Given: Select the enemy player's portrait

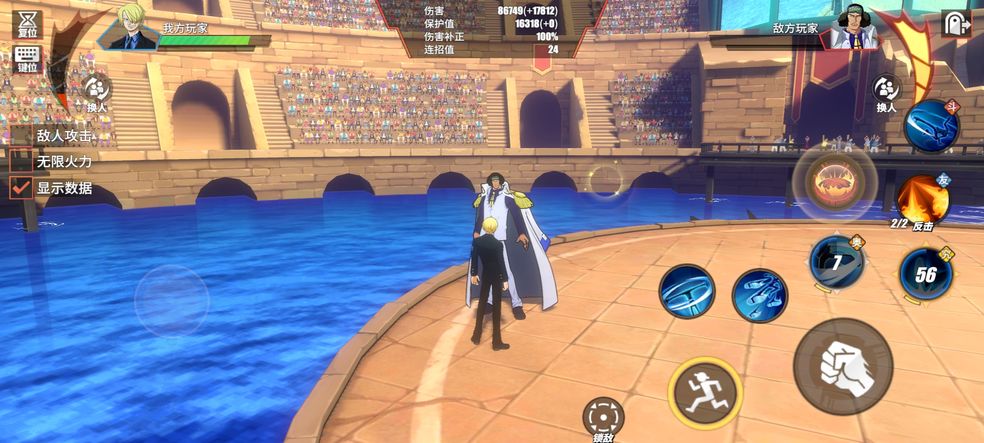Looking at the screenshot, I should pos(853,26).
